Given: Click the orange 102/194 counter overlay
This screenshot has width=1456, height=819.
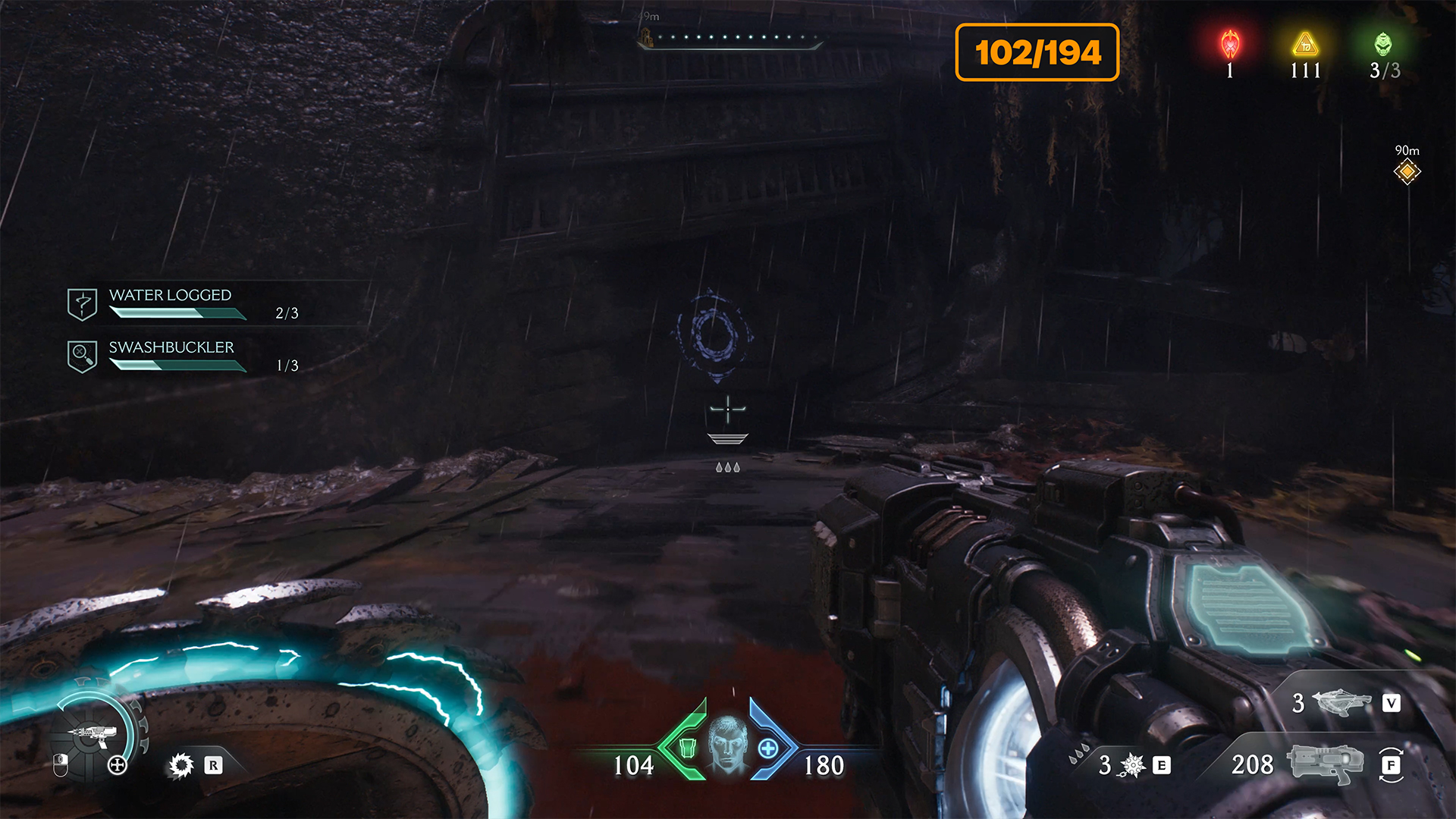Looking at the screenshot, I should coord(1037,52).
